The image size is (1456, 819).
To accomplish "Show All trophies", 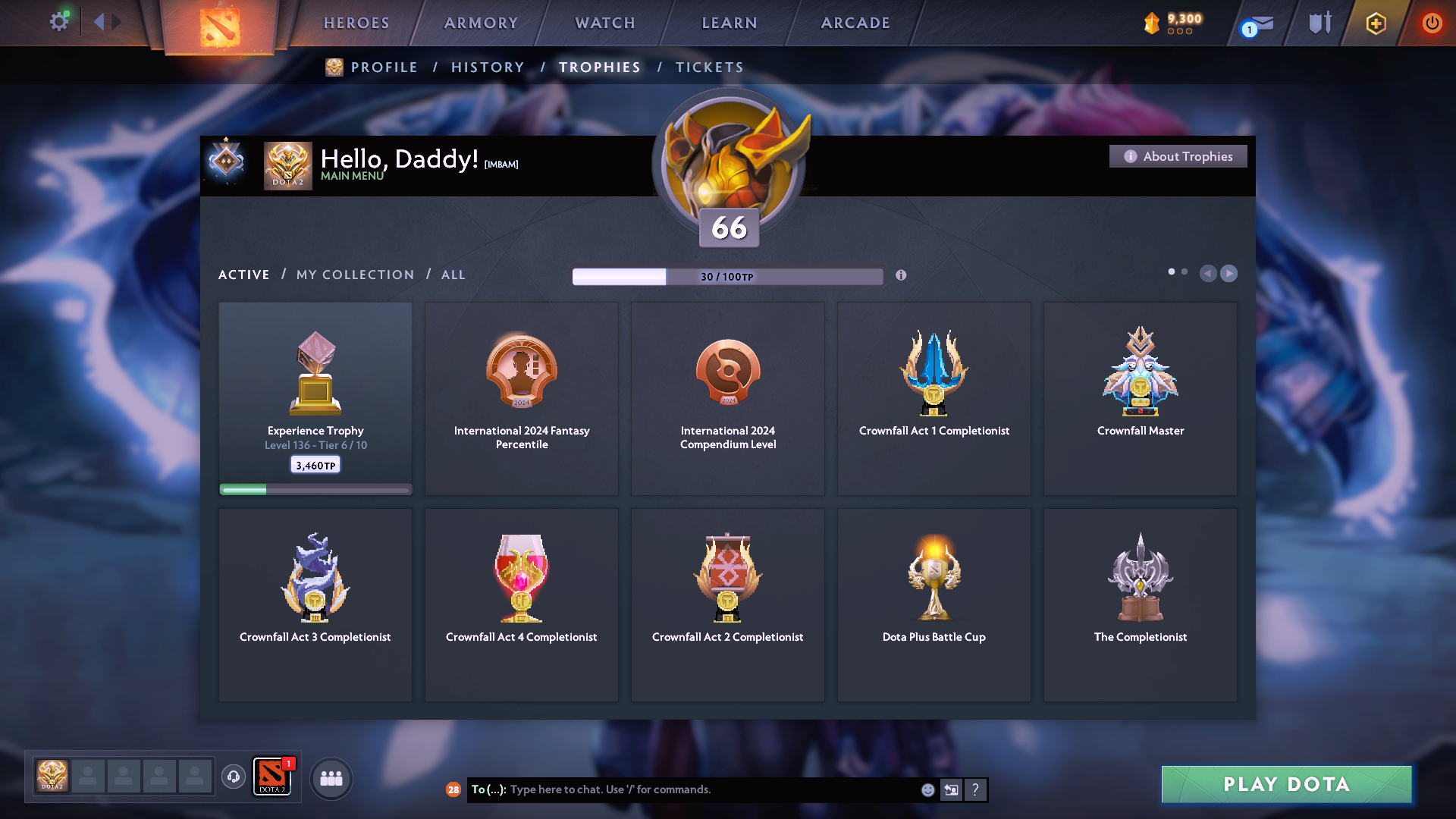I will coord(453,275).
